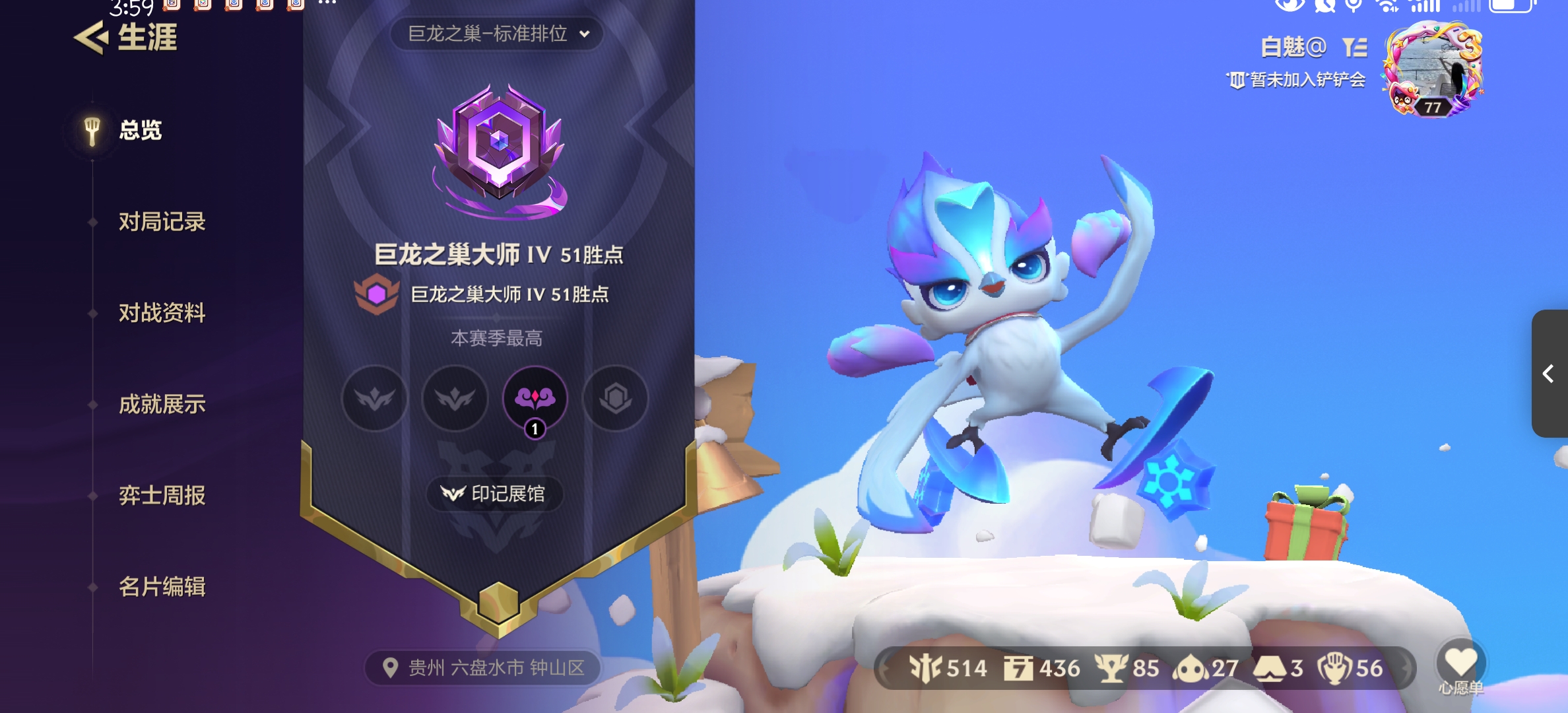Select the hexagon emblem slot
The width and height of the screenshot is (1568, 713).
pos(615,398)
